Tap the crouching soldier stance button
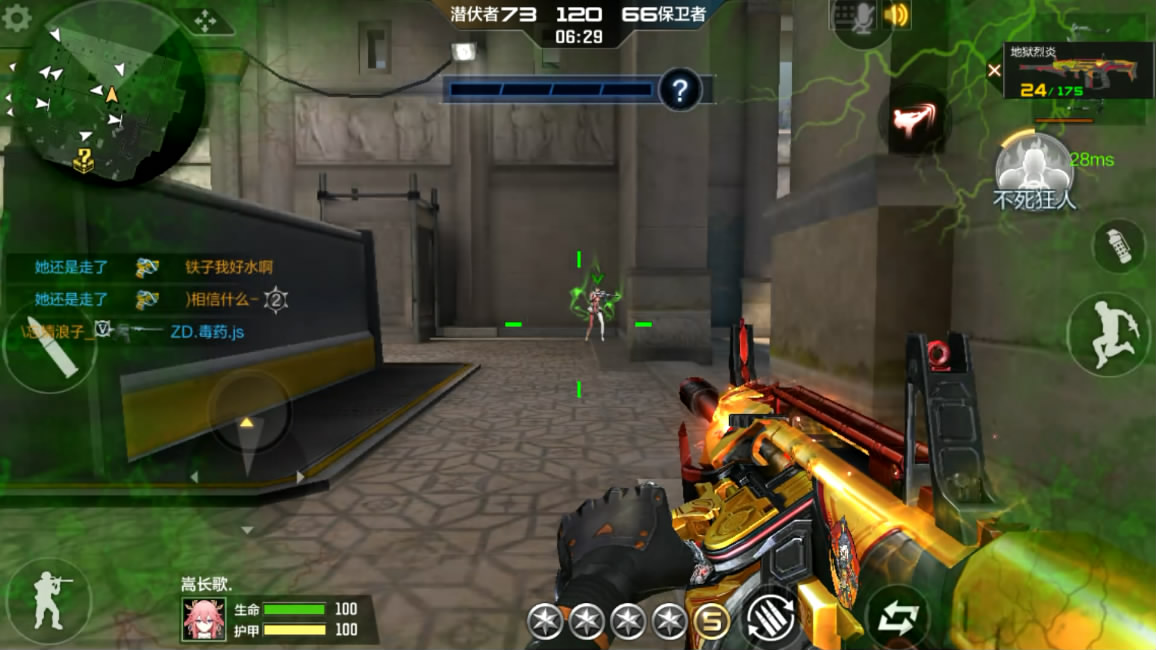This screenshot has width=1156, height=650. (x=47, y=600)
